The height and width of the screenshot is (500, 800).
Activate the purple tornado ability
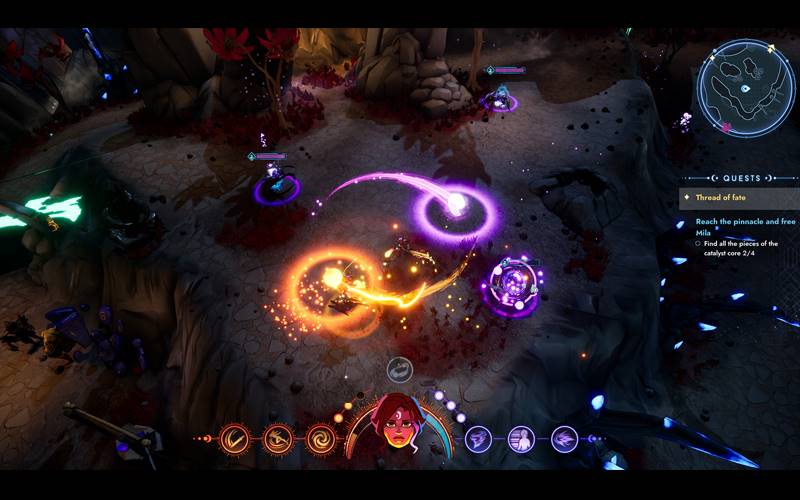pos(479,438)
